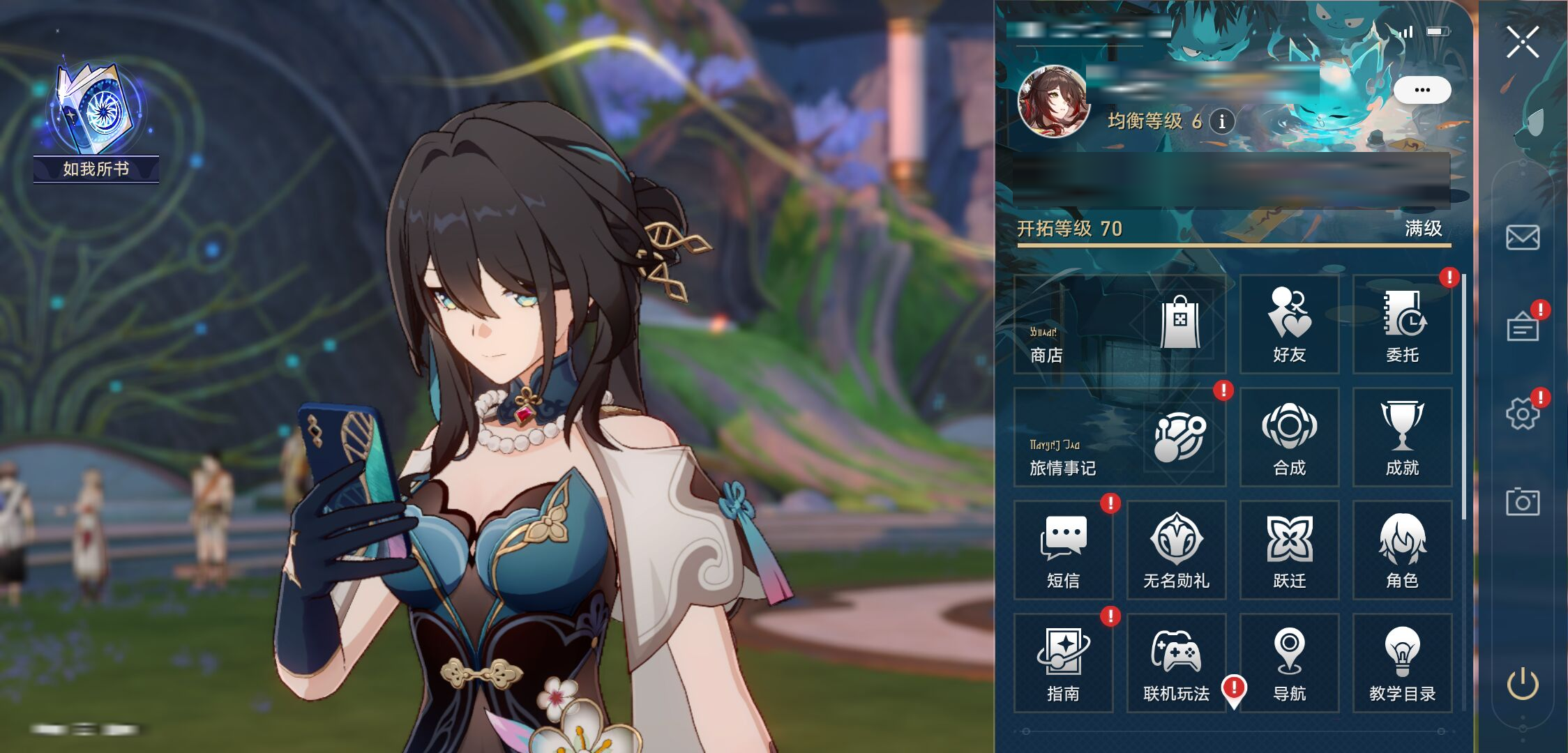The image size is (1568, 753).
Task: Open 联机玩法 co-op mode
Action: pos(1176,663)
